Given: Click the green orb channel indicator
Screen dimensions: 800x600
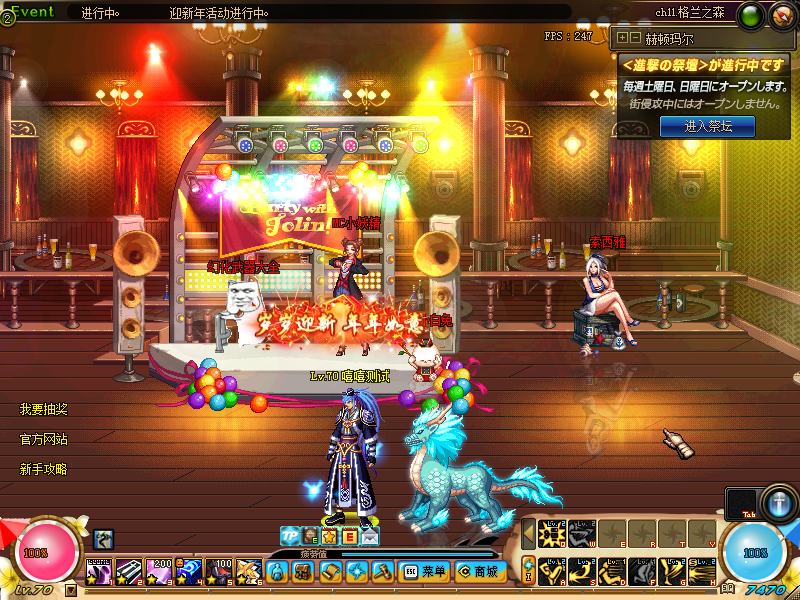Looking at the screenshot, I should click(752, 16).
